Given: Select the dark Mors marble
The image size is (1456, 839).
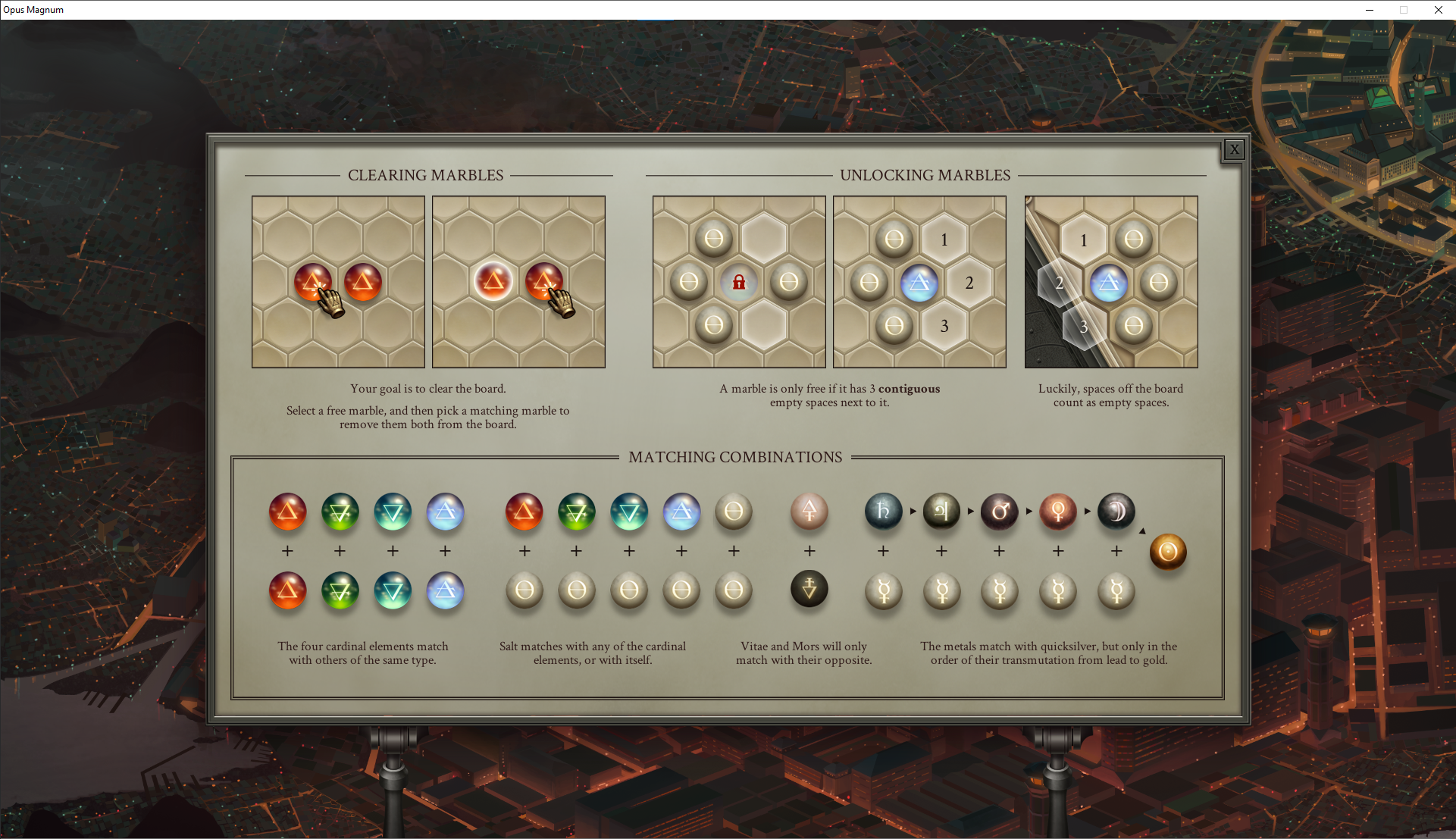Looking at the screenshot, I should tap(809, 589).
